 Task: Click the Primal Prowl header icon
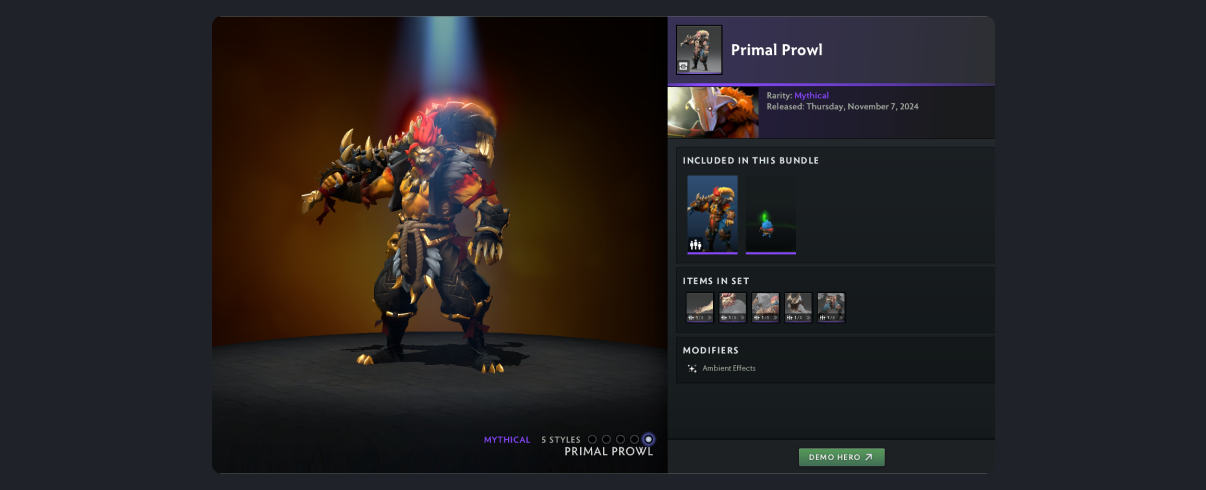699,50
